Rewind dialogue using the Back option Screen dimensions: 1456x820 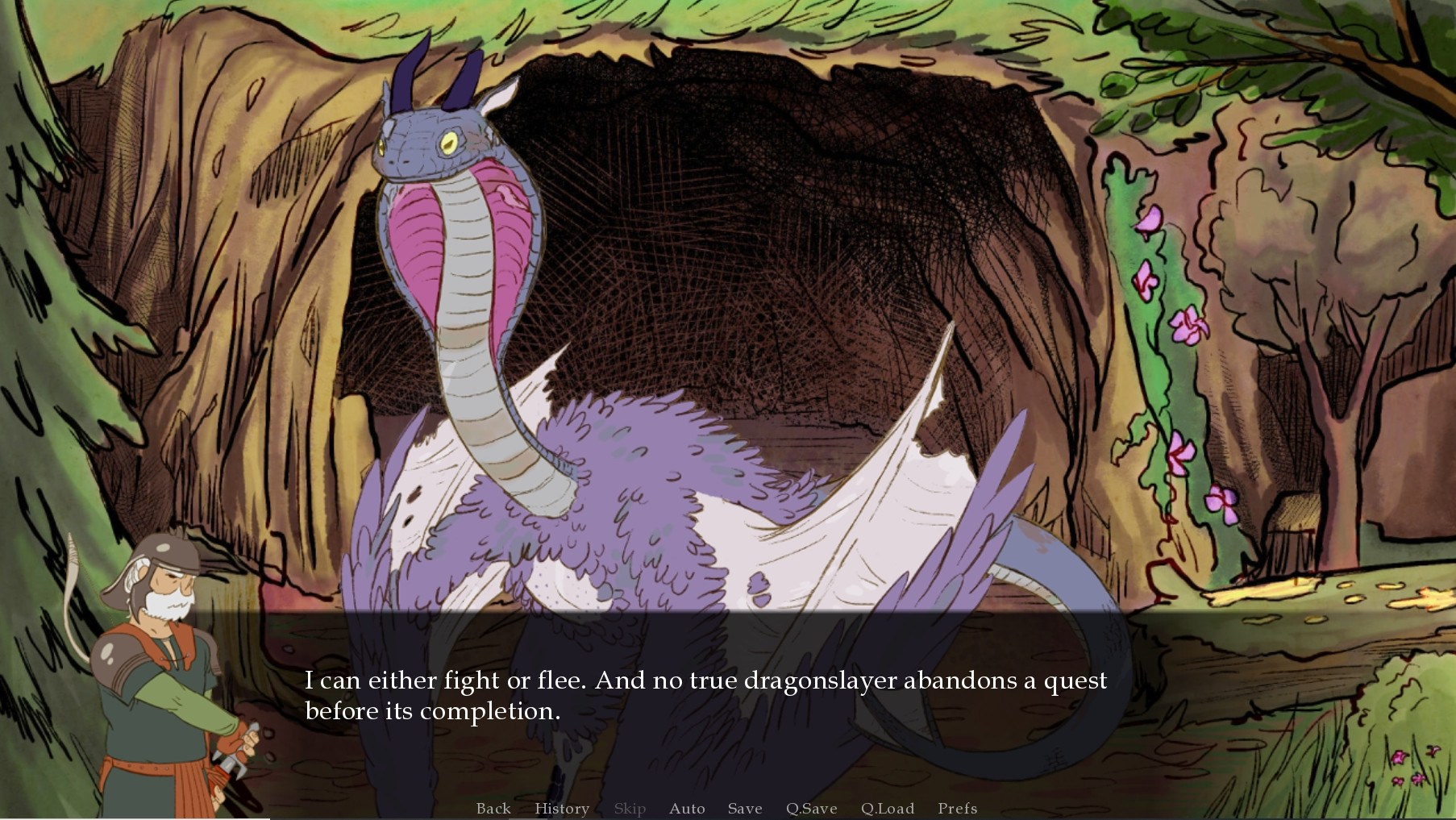(493, 809)
